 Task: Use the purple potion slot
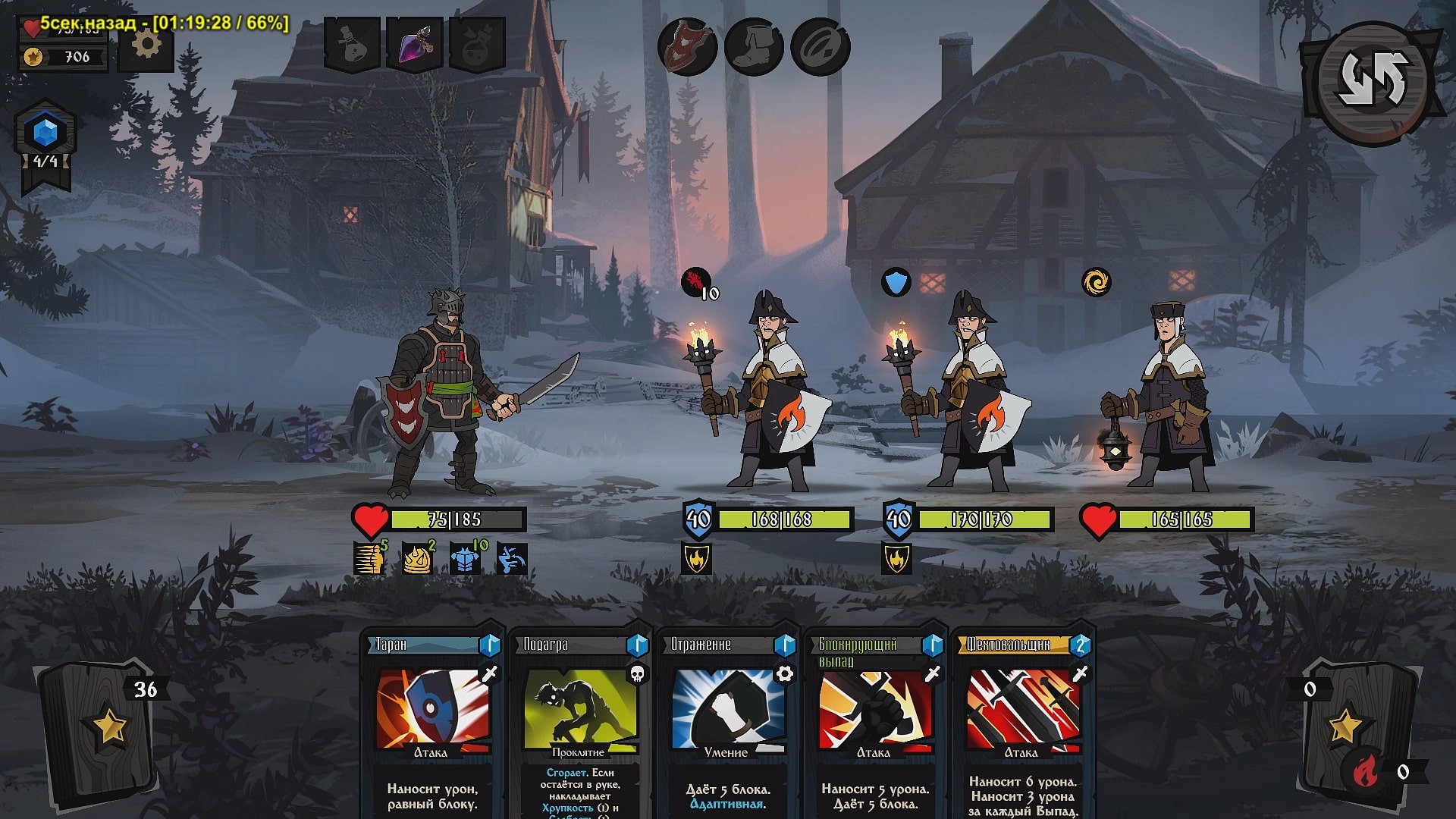pyautogui.click(x=415, y=45)
